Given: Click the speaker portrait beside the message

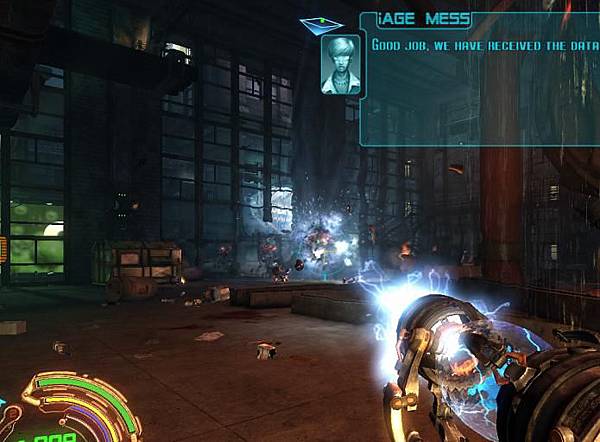Looking at the screenshot, I should (341, 65).
